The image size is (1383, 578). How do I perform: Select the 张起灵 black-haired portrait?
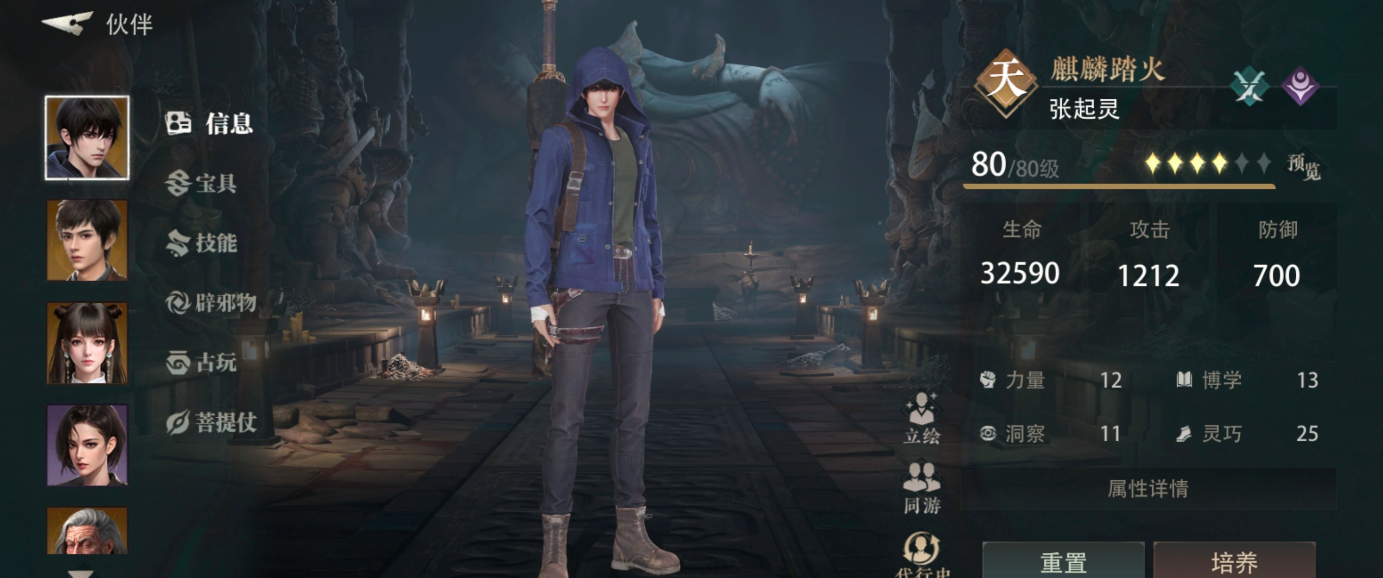(x=87, y=138)
